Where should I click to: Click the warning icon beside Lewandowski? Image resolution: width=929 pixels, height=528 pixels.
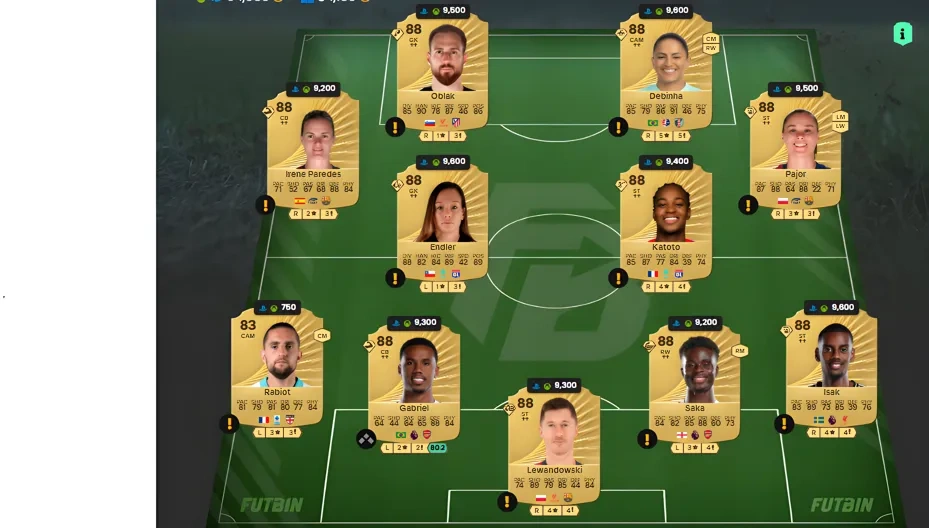click(x=507, y=502)
